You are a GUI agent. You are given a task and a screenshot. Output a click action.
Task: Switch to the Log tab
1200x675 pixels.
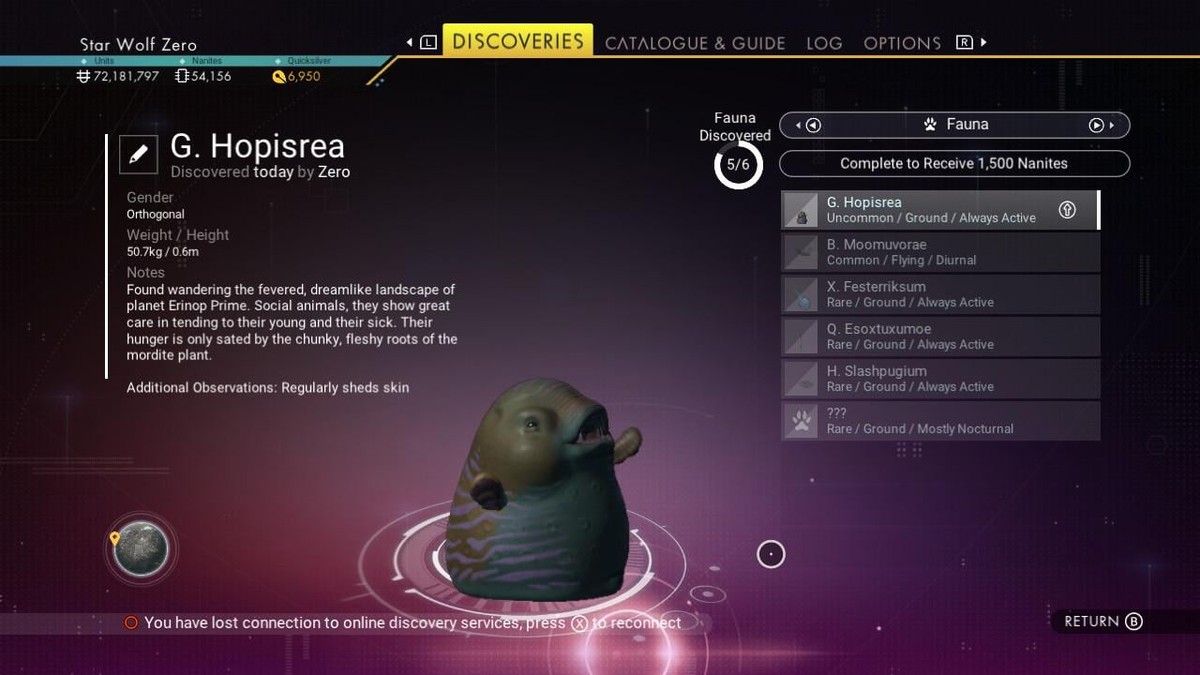click(x=824, y=43)
